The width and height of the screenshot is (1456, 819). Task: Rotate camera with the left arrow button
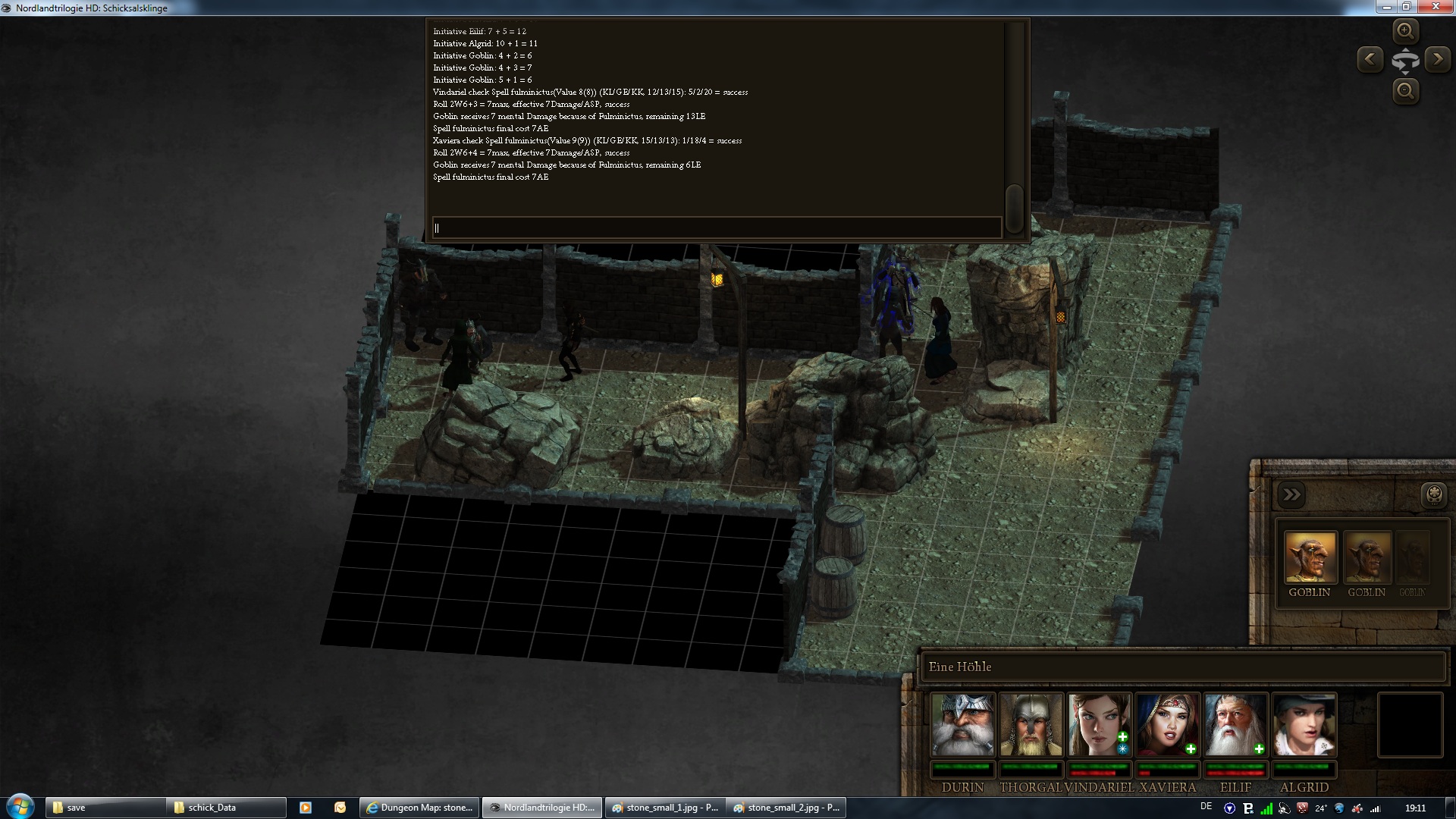click(1370, 59)
